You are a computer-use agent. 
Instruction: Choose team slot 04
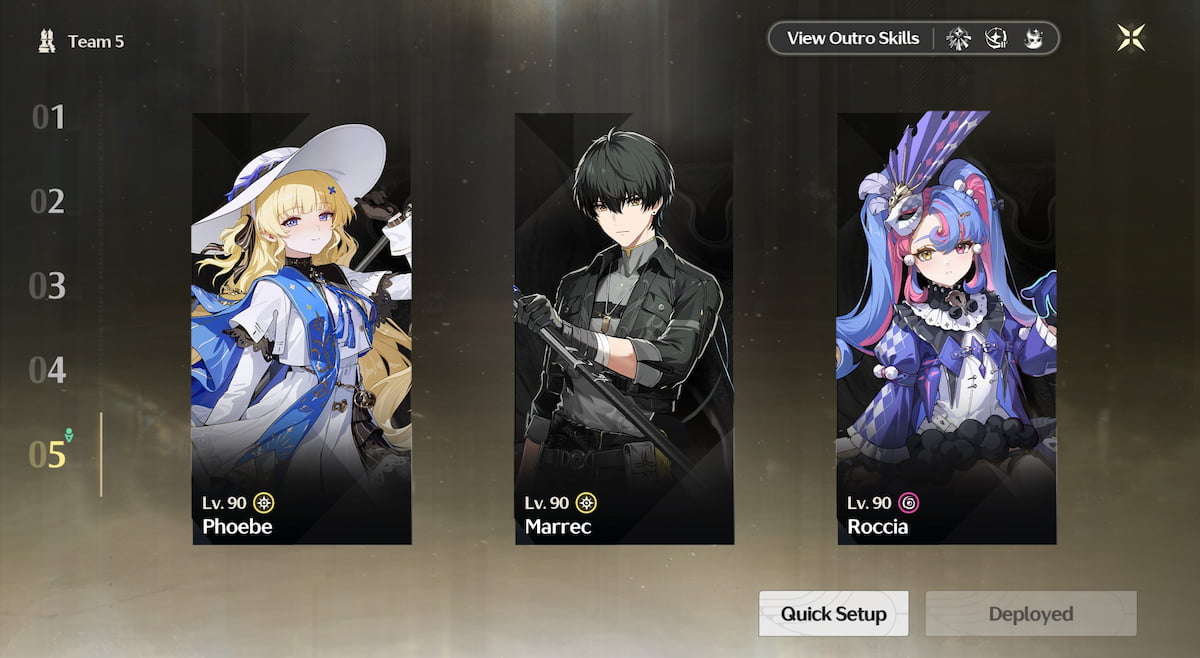point(48,371)
